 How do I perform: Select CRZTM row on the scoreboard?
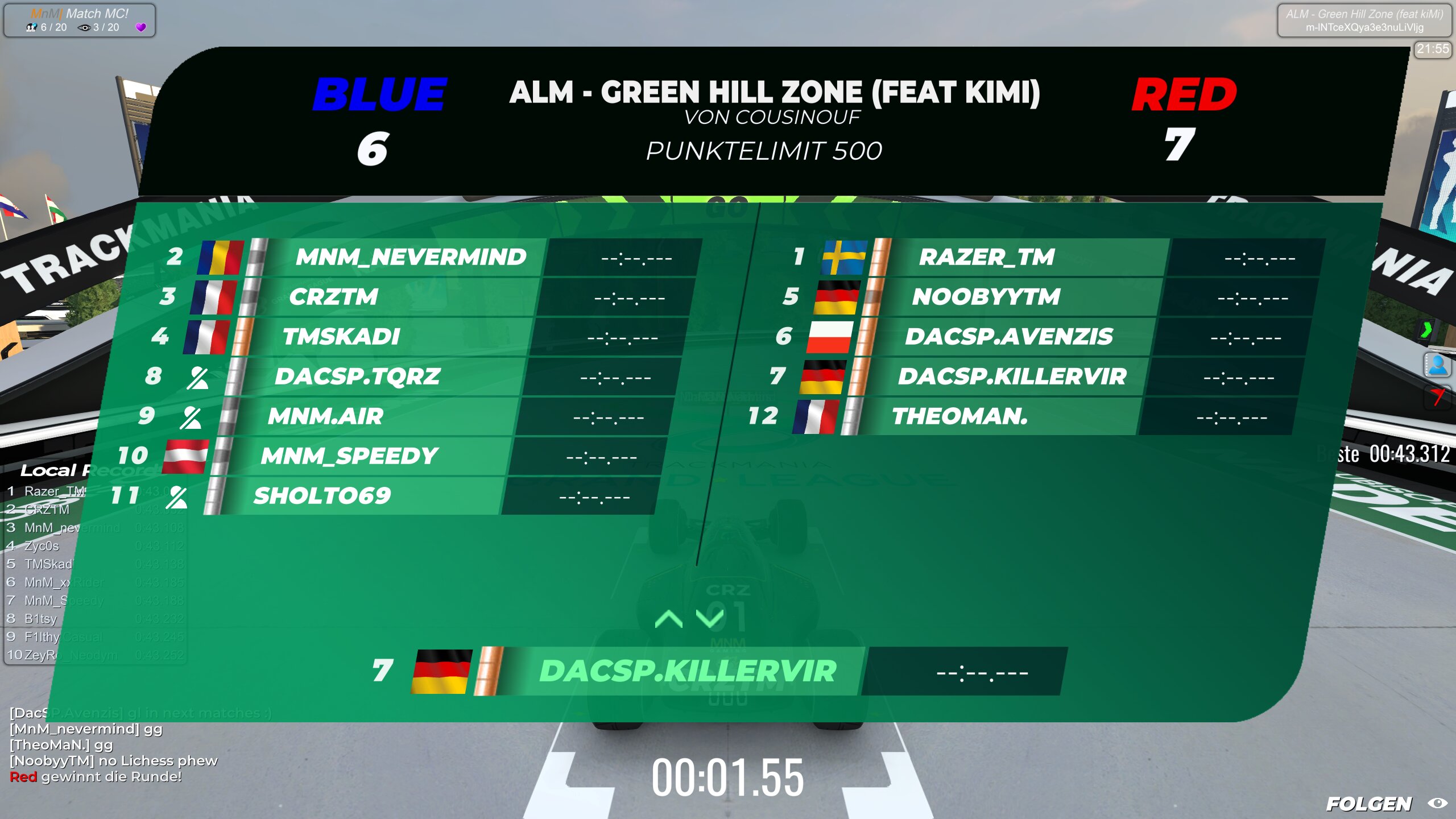(x=333, y=297)
